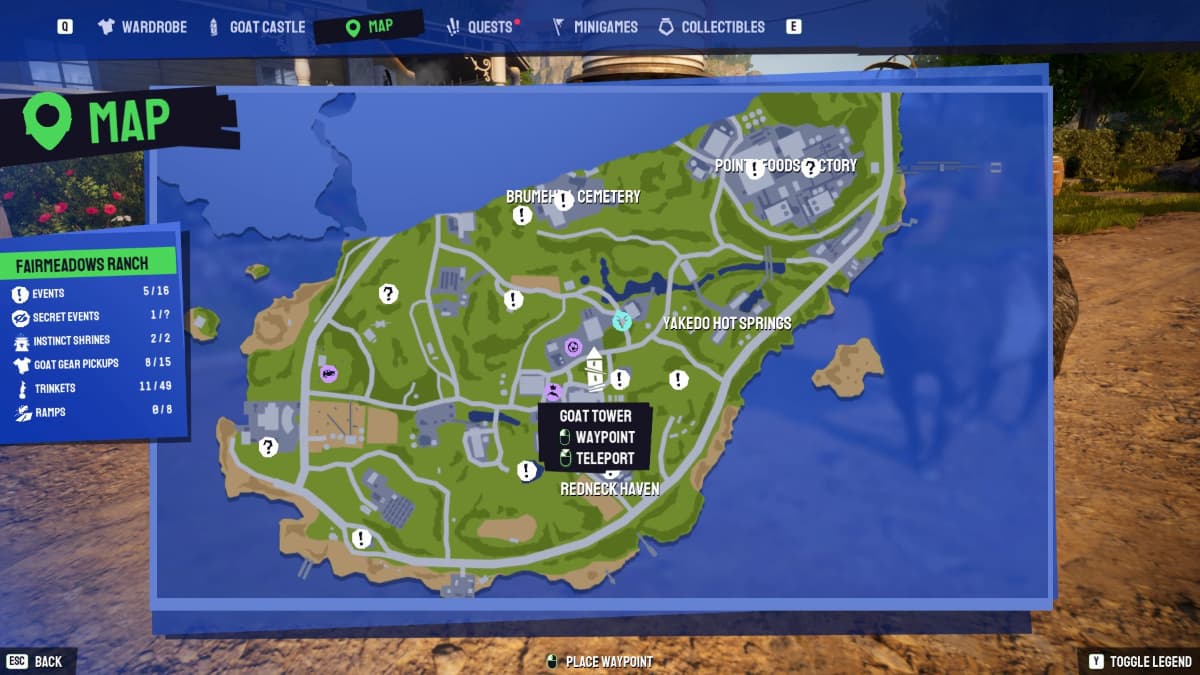Toggle the map legend

click(x=1139, y=662)
